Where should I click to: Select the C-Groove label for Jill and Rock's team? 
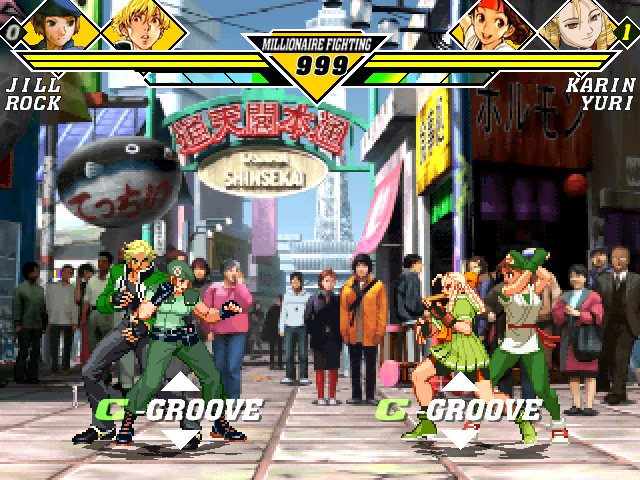click(180, 410)
